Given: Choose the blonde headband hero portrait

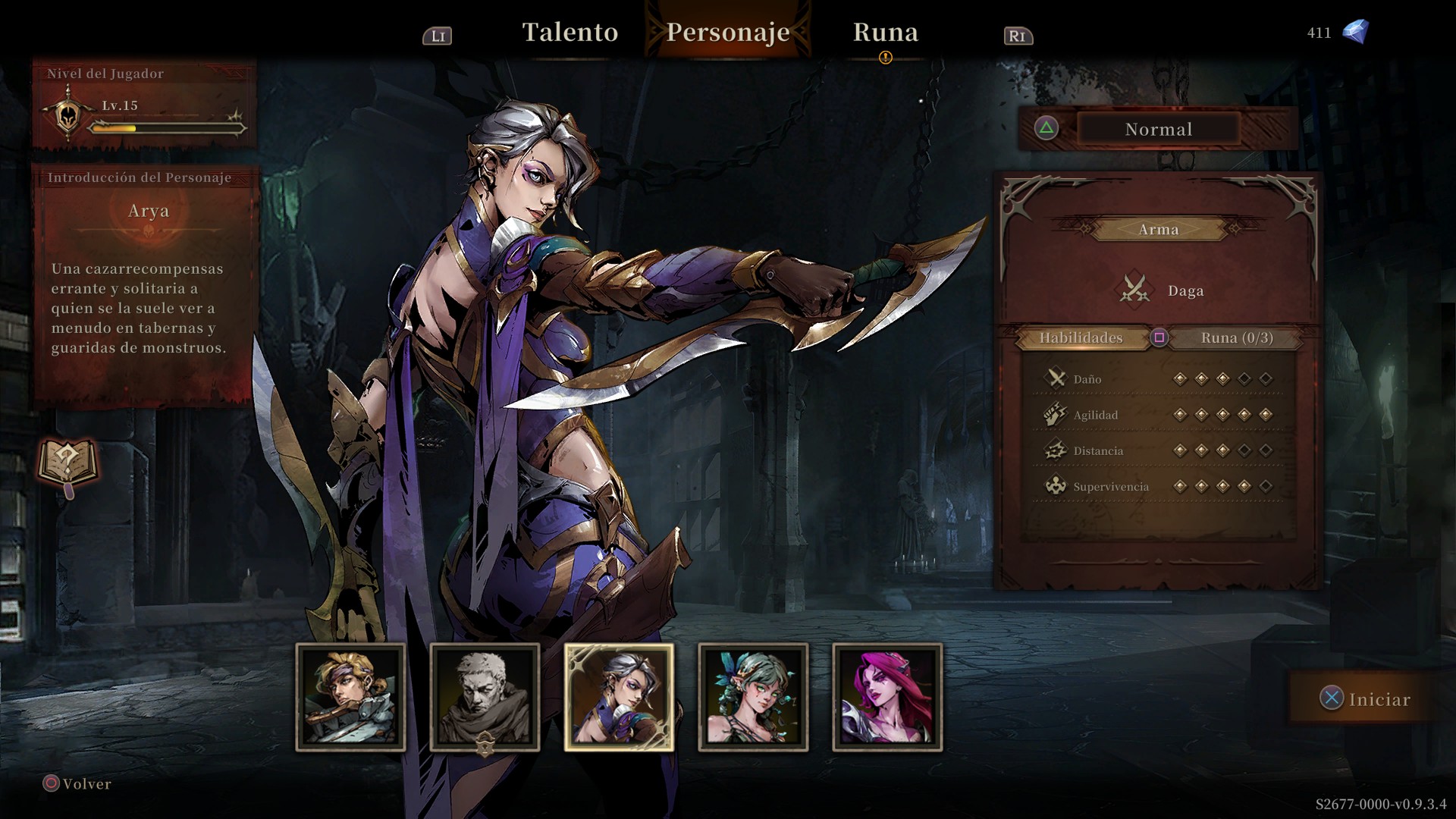Looking at the screenshot, I should point(350,697).
